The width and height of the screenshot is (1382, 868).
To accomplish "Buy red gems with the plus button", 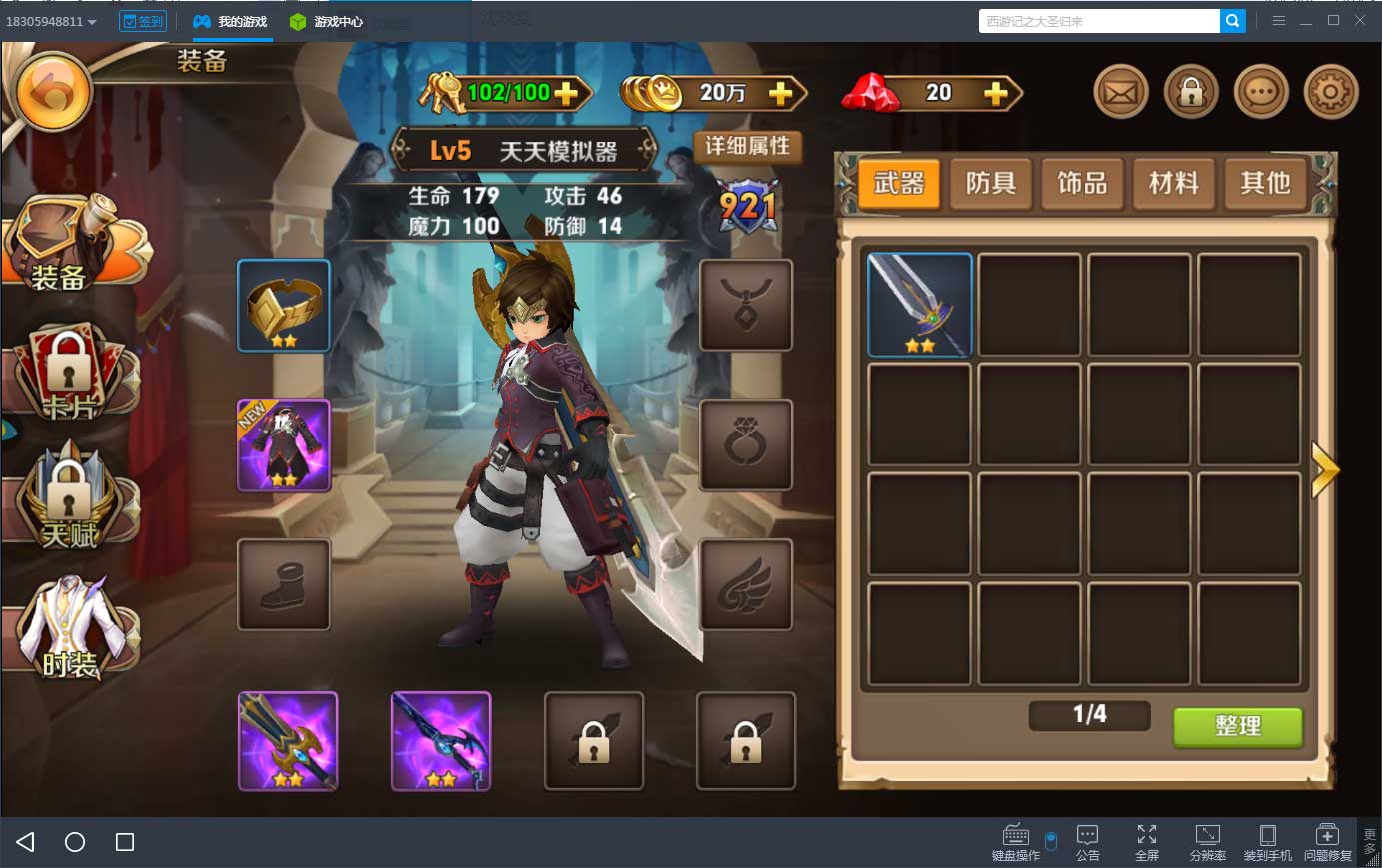I will (996, 93).
